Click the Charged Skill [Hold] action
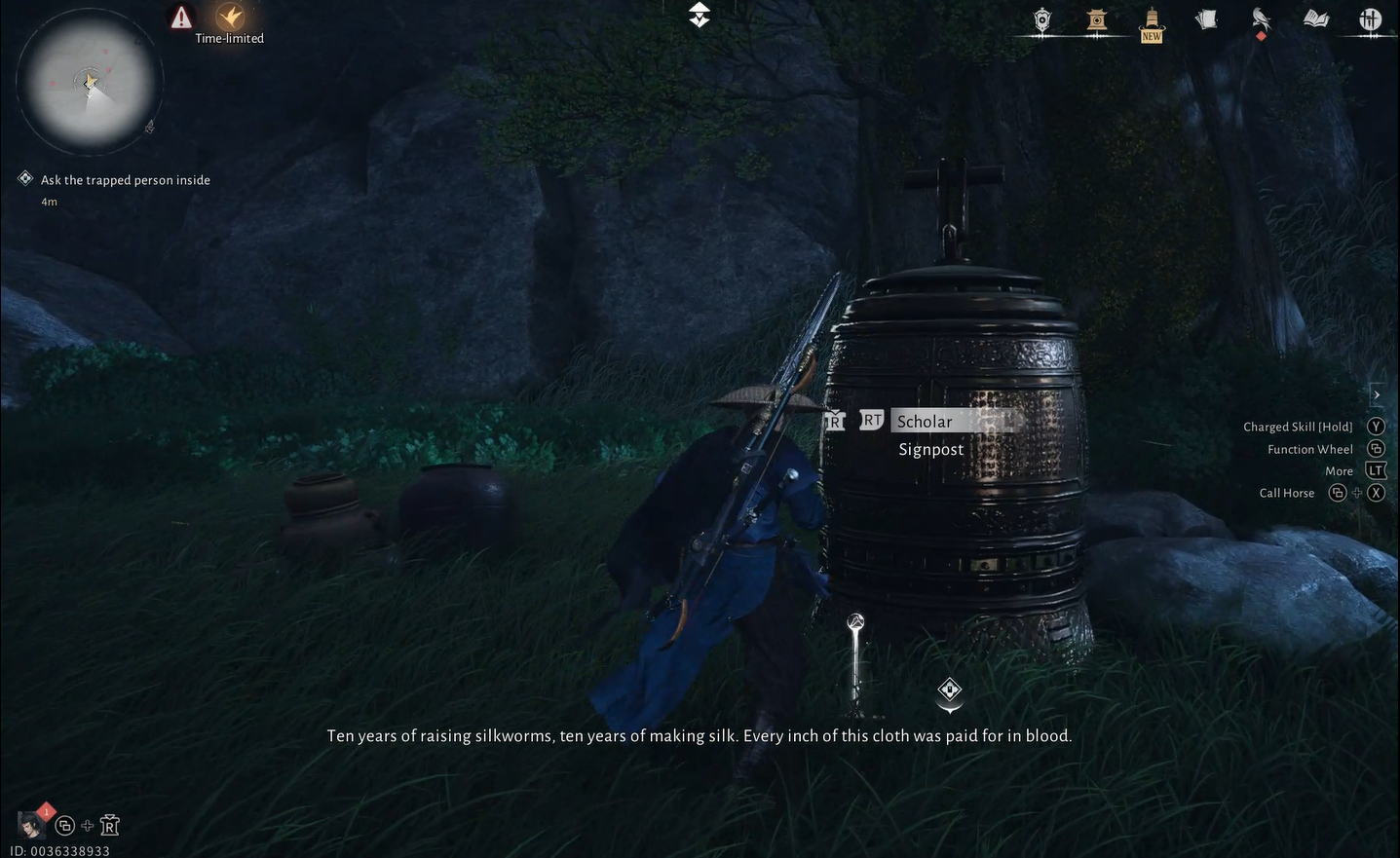Viewport: 1400px width, 858px height. click(1298, 425)
